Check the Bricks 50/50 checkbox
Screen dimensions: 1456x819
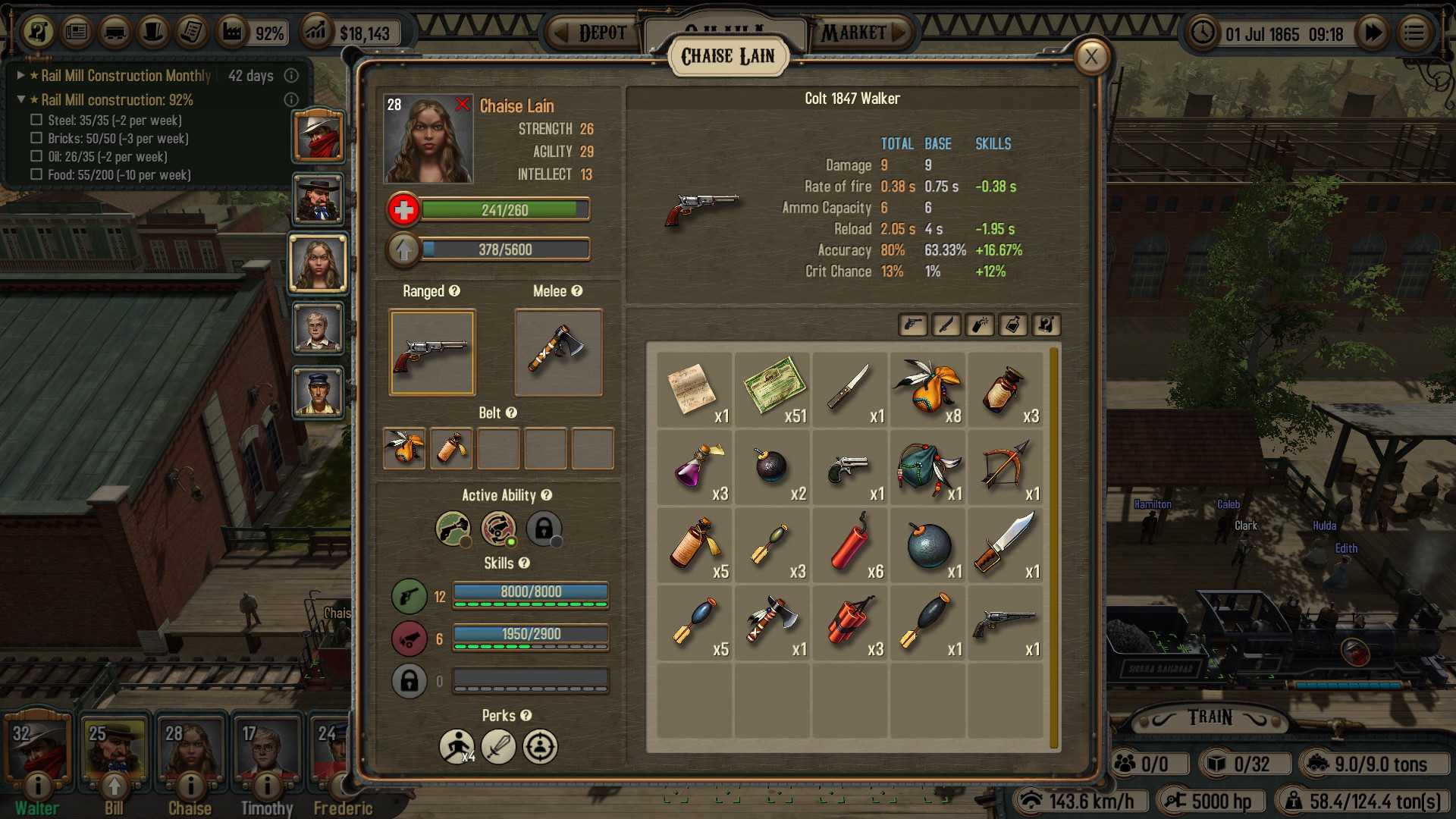click(x=35, y=138)
